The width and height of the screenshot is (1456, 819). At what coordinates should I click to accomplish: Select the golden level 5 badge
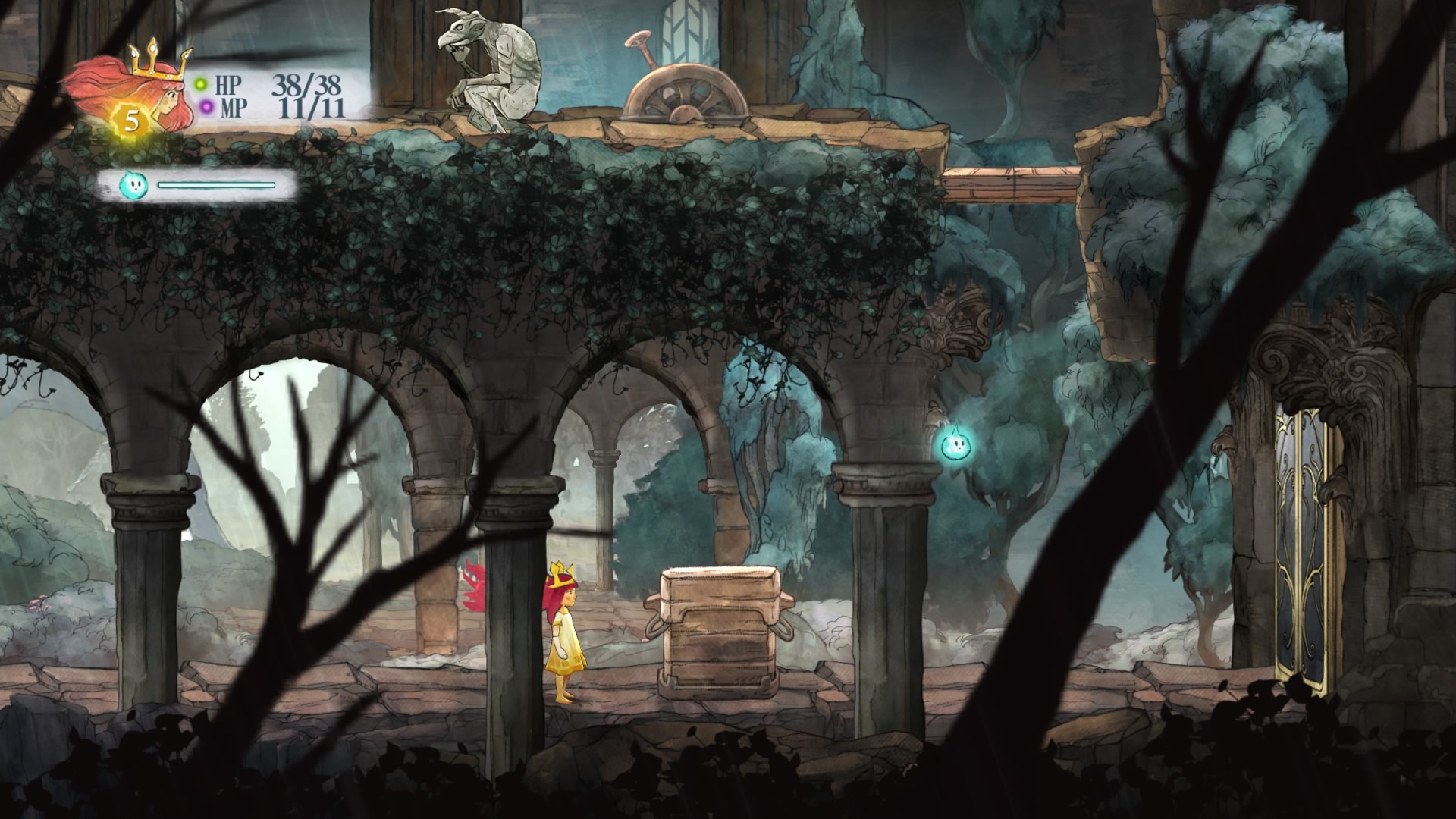point(132,121)
